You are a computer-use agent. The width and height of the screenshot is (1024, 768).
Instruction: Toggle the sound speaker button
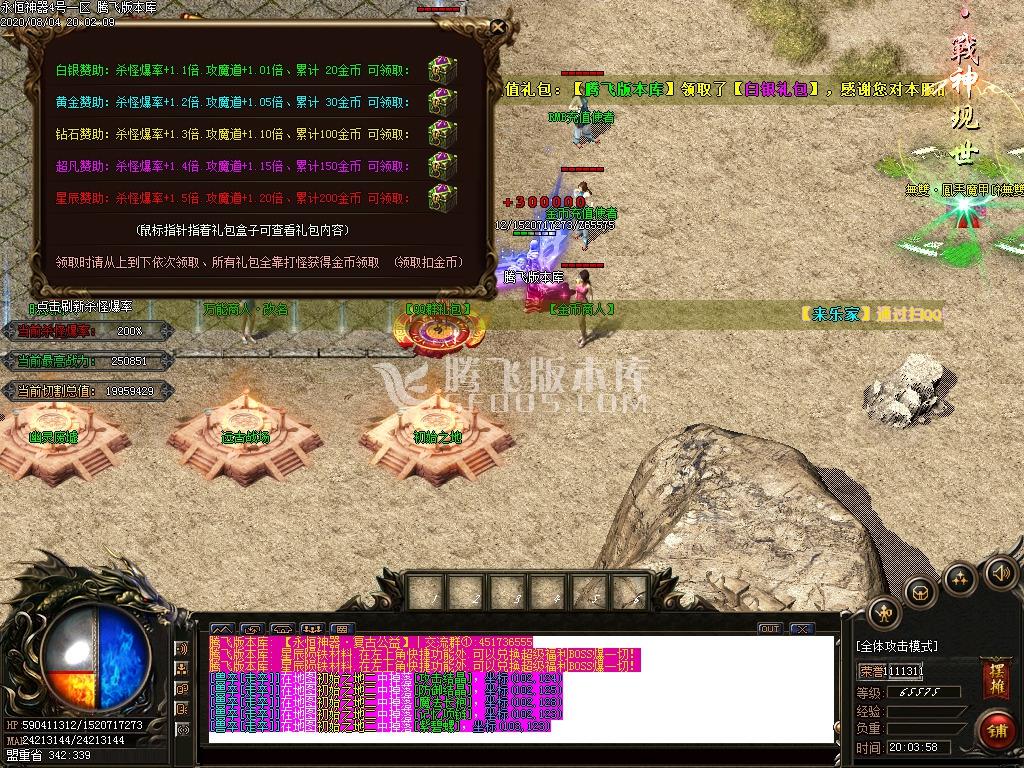coord(999,573)
